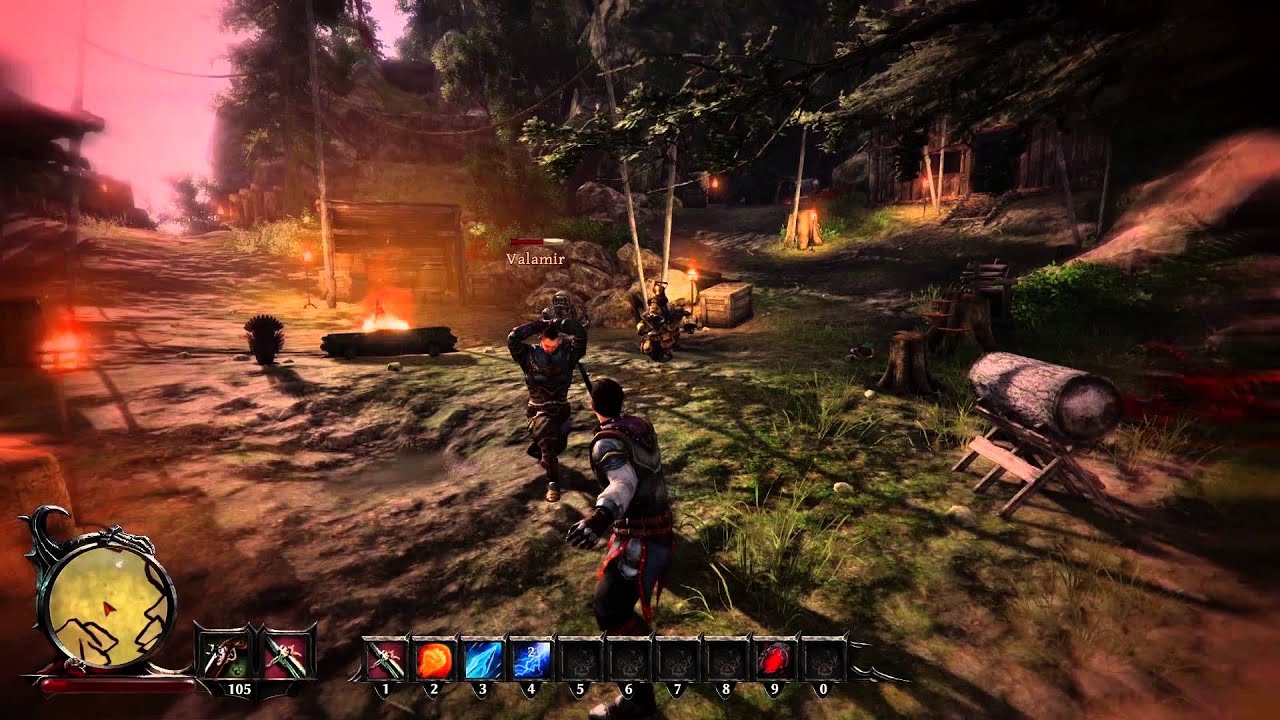Expand the quickslot 6 skull placeholder
Image resolution: width=1280 pixels, height=720 pixels.
tap(630, 661)
